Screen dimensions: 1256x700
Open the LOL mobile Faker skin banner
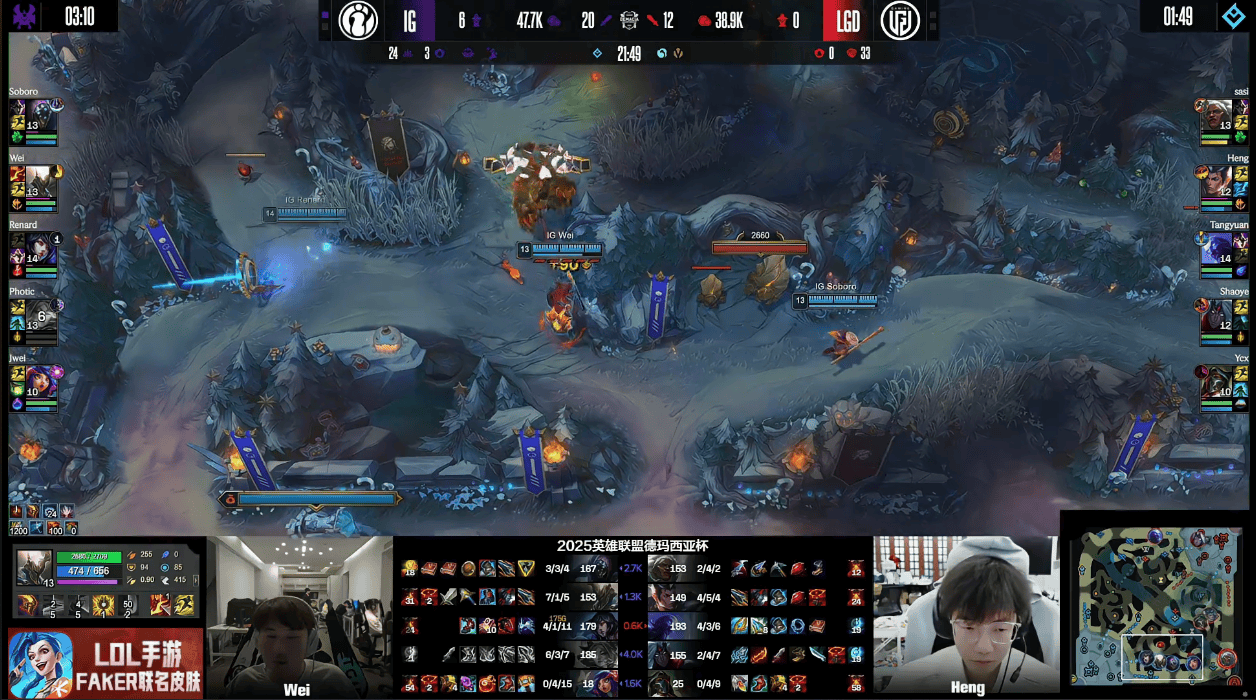pyautogui.click(x=105, y=664)
